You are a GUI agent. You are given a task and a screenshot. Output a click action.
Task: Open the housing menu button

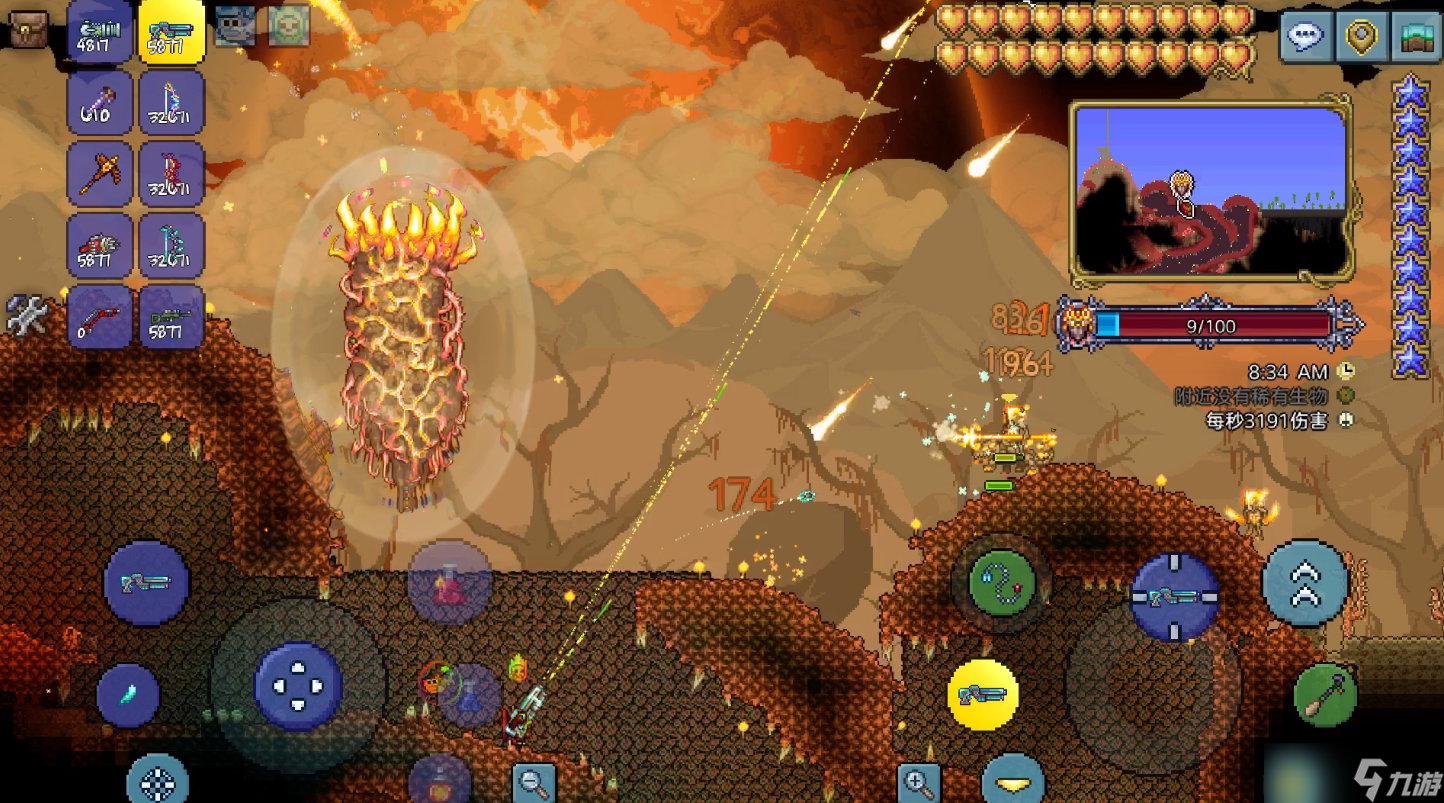(x=1416, y=37)
